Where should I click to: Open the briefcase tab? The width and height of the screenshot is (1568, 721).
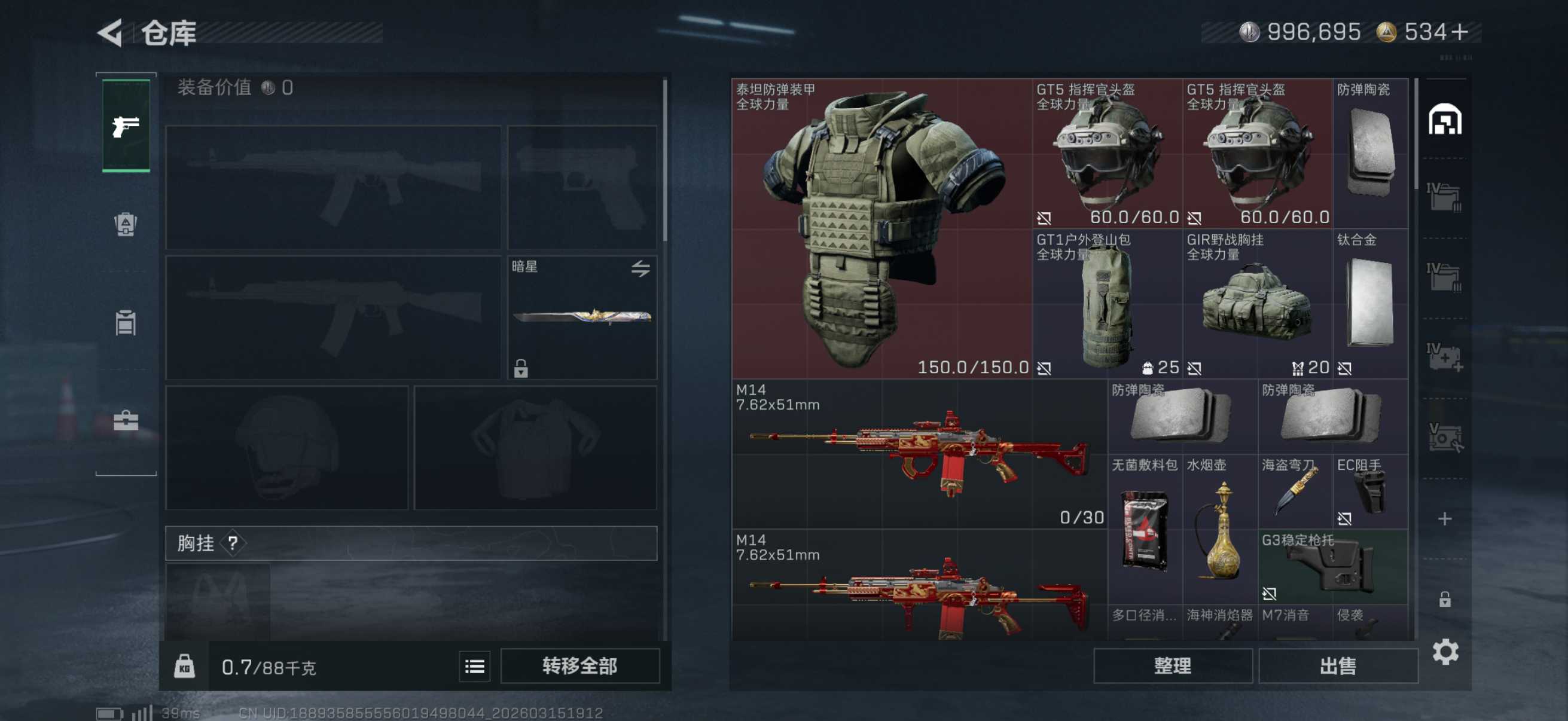tap(126, 420)
